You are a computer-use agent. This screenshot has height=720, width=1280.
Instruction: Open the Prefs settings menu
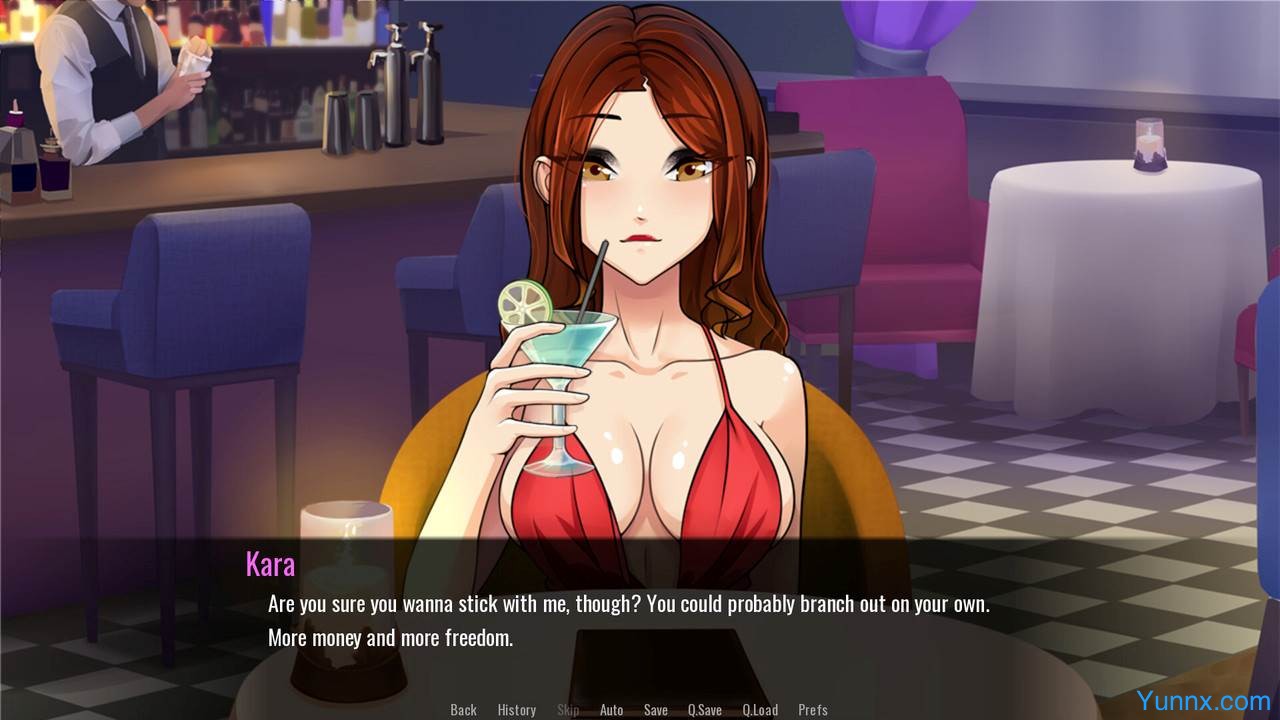[813, 710]
